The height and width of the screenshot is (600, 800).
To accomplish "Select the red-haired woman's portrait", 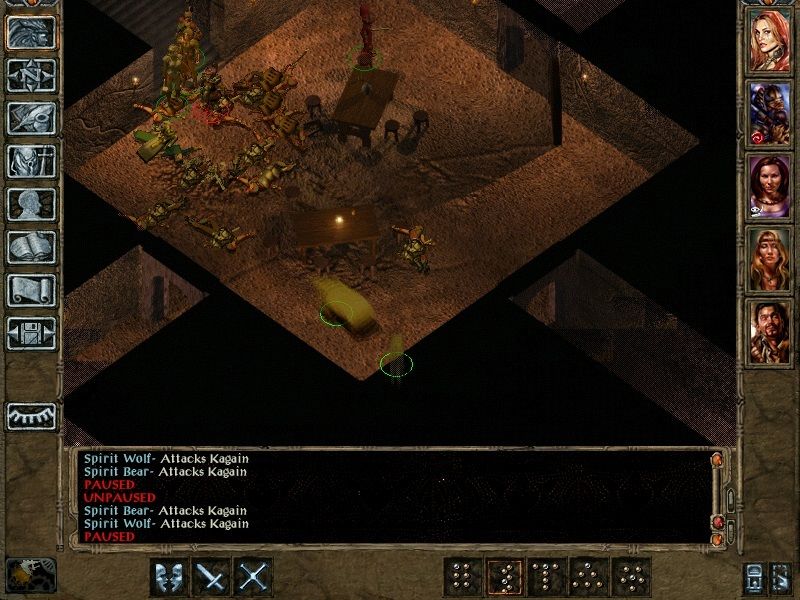I will pyautogui.click(x=770, y=38).
